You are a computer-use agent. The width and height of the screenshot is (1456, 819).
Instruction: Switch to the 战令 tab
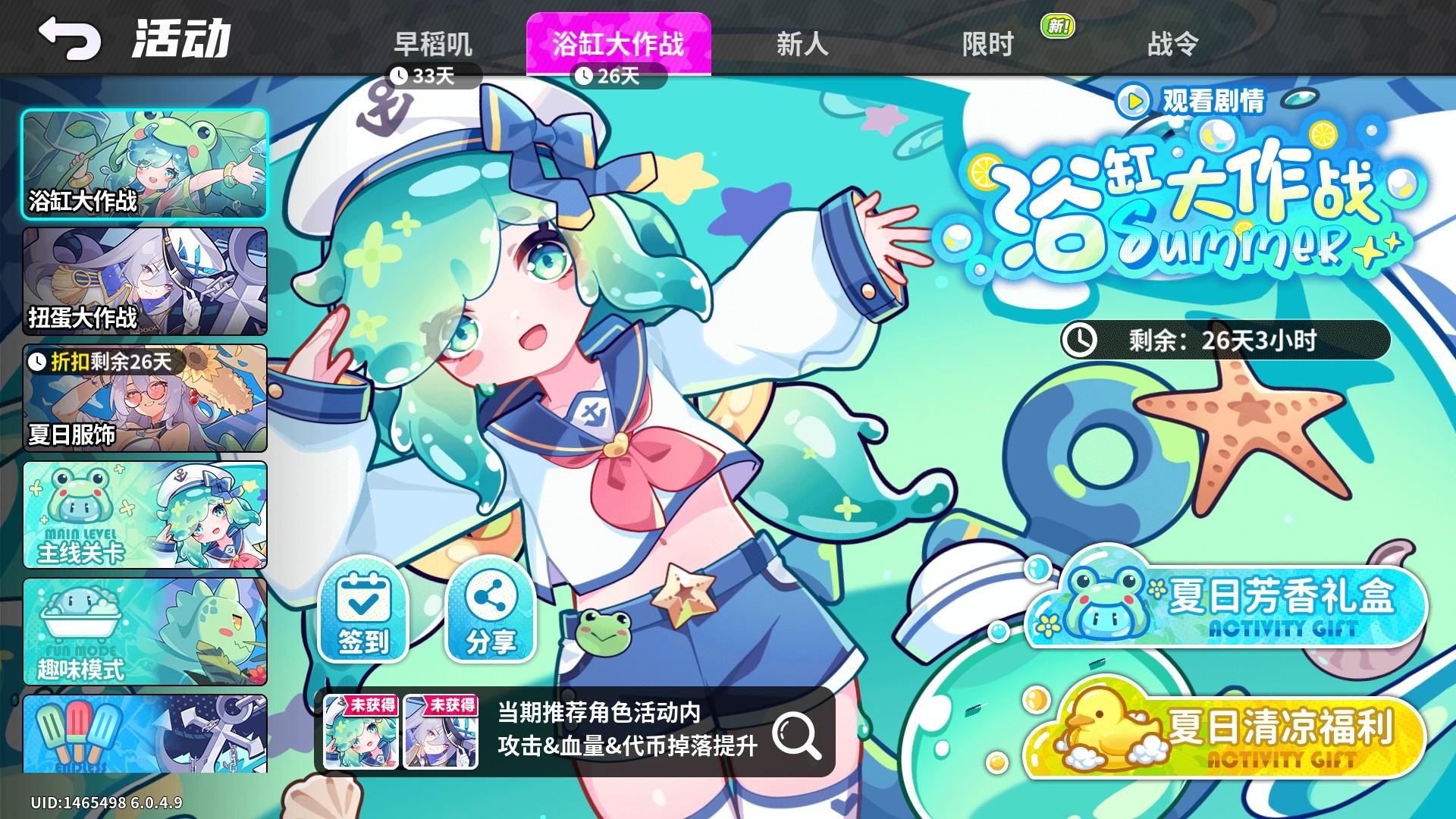click(1172, 43)
